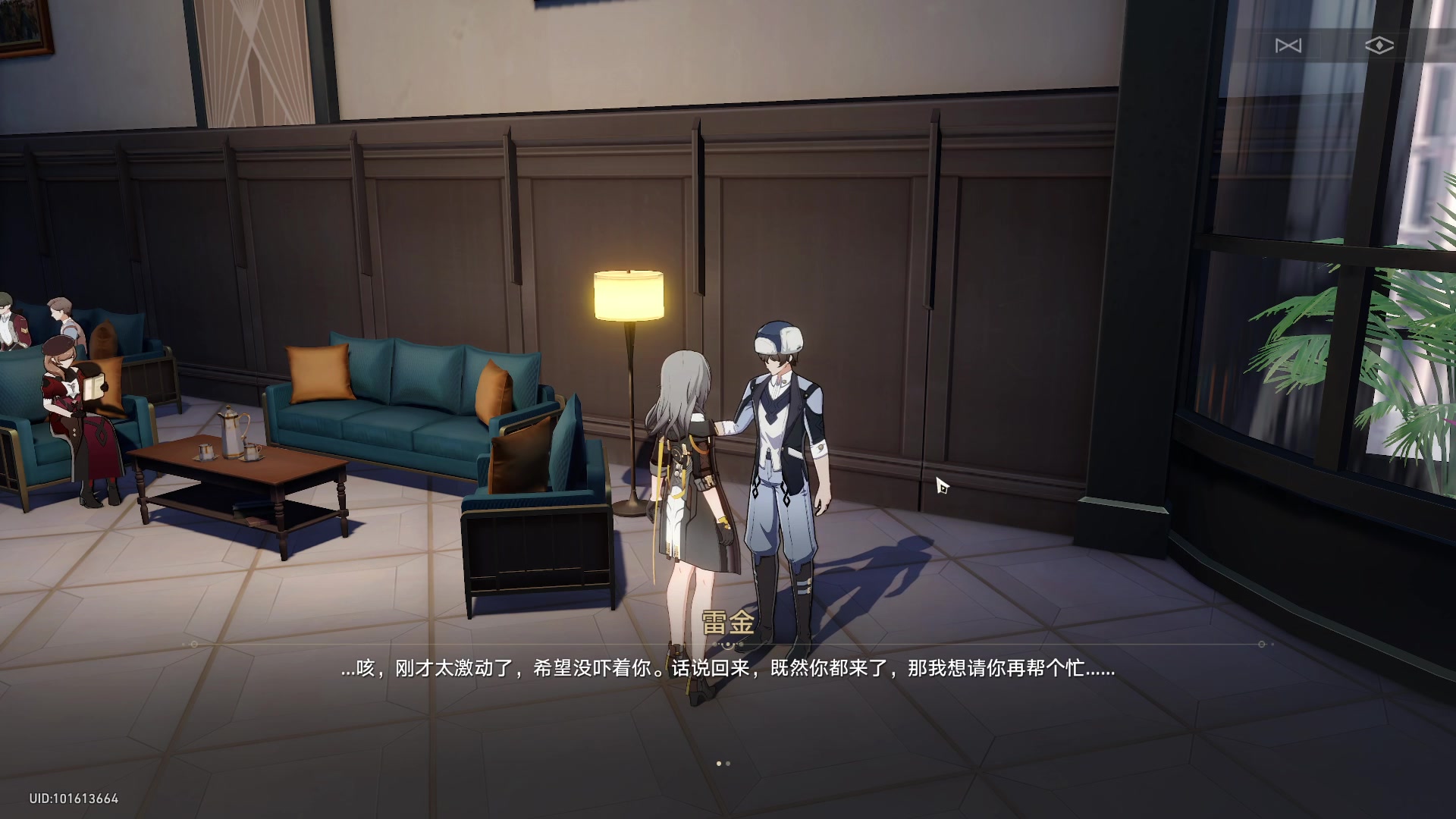
Task: Select the top-right auto-advance control
Action: coord(1290,45)
